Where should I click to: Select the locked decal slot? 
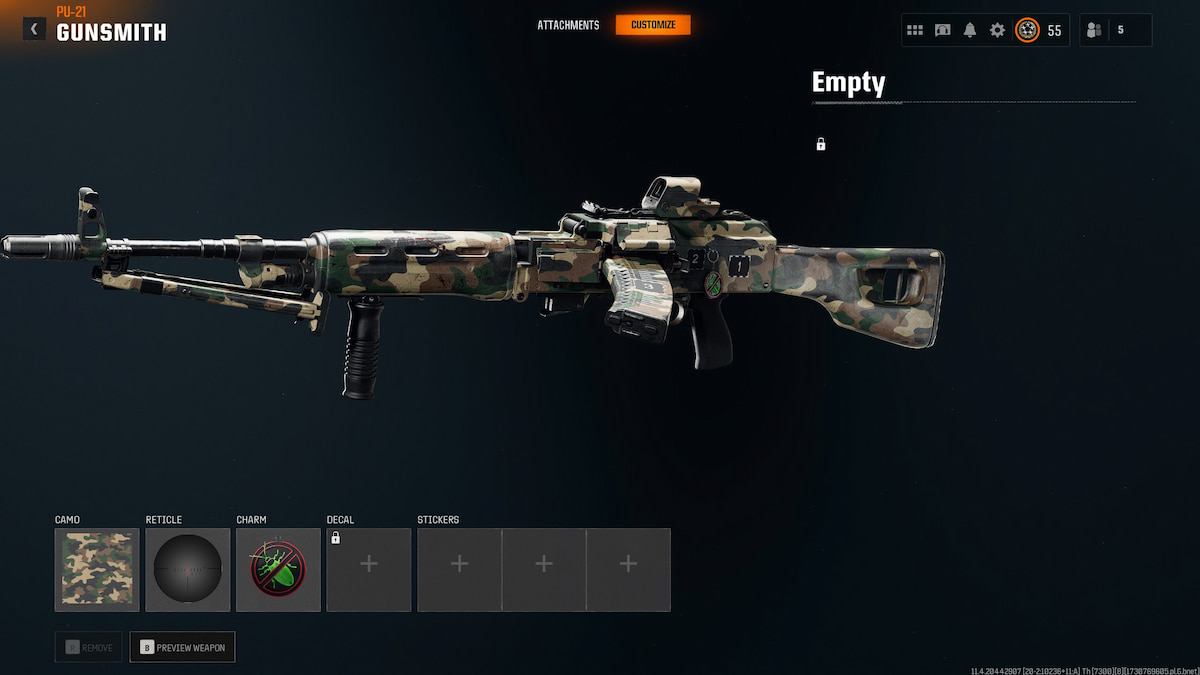point(369,570)
